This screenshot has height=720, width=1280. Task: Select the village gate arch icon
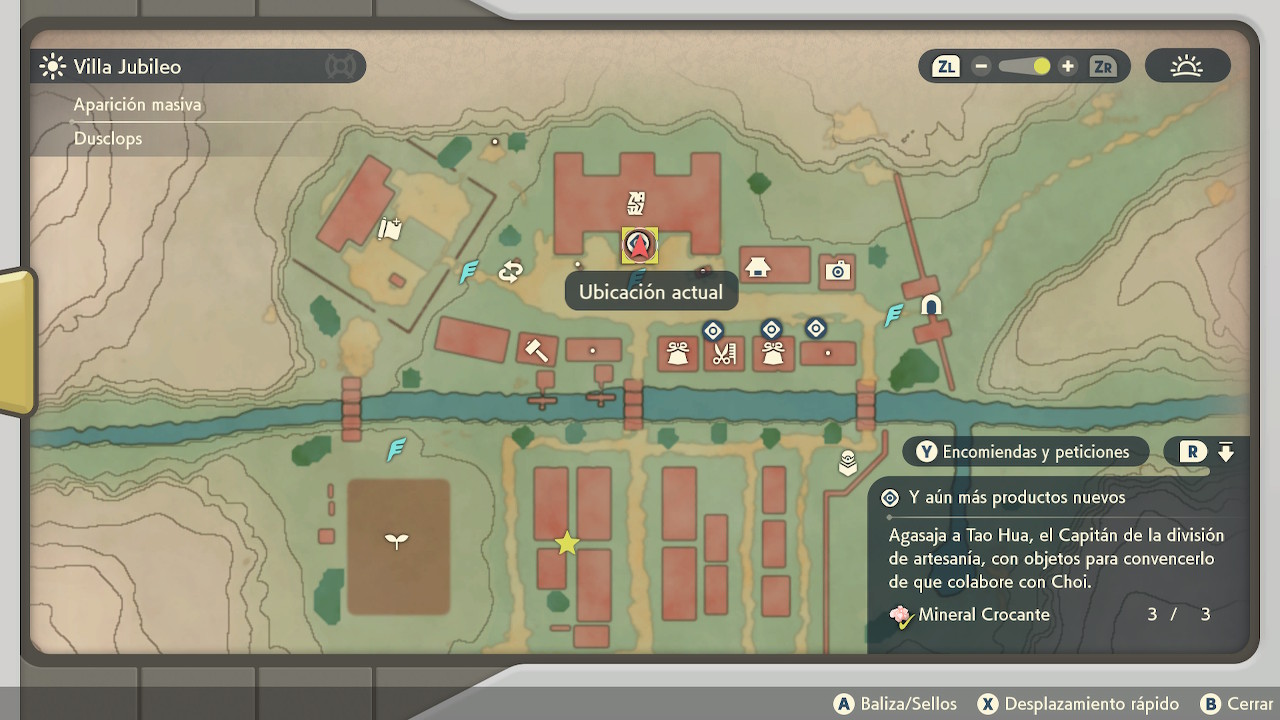pos(931,305)
